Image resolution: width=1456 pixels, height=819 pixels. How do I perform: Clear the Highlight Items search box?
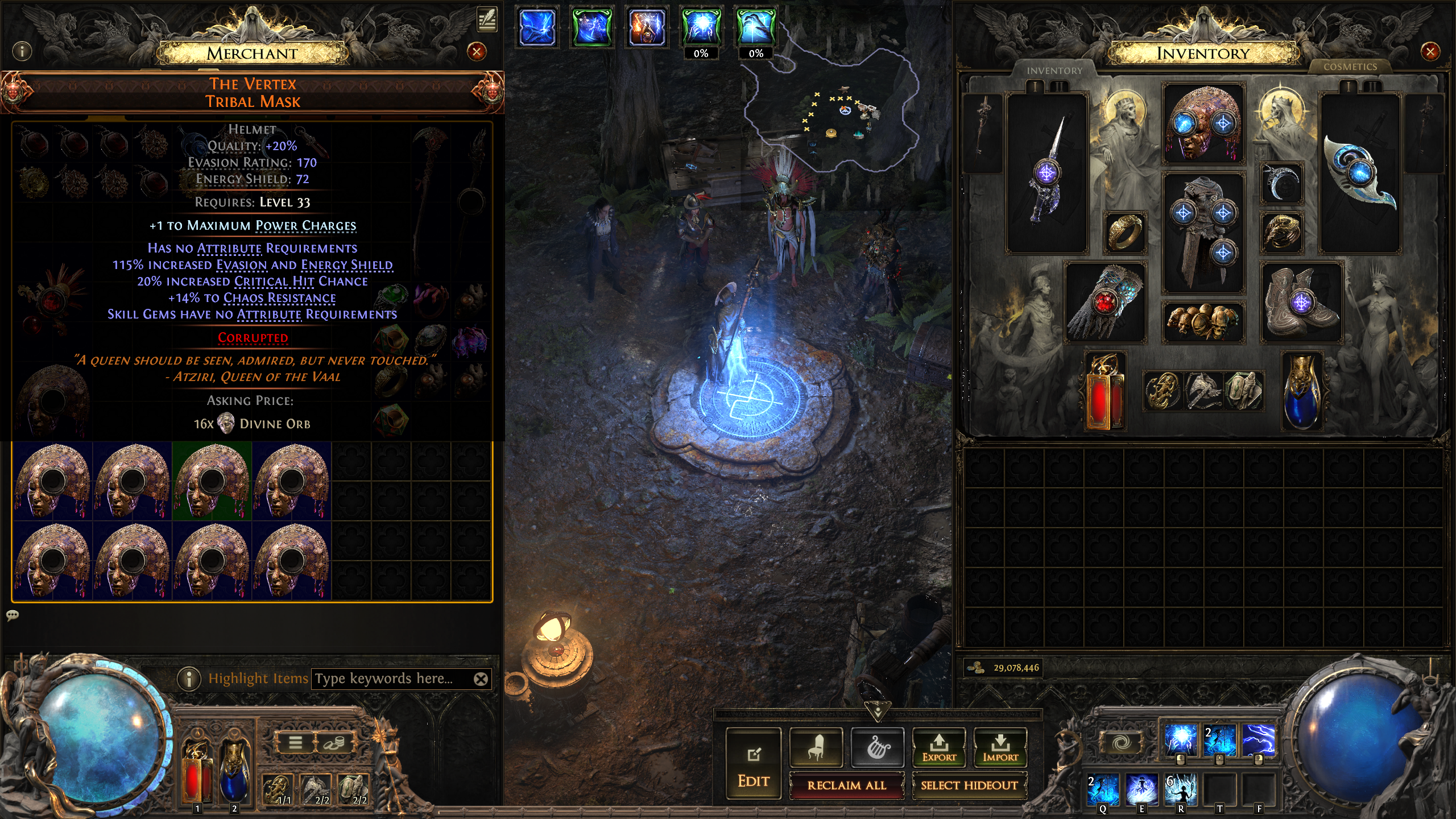click(x=481, y=679)
